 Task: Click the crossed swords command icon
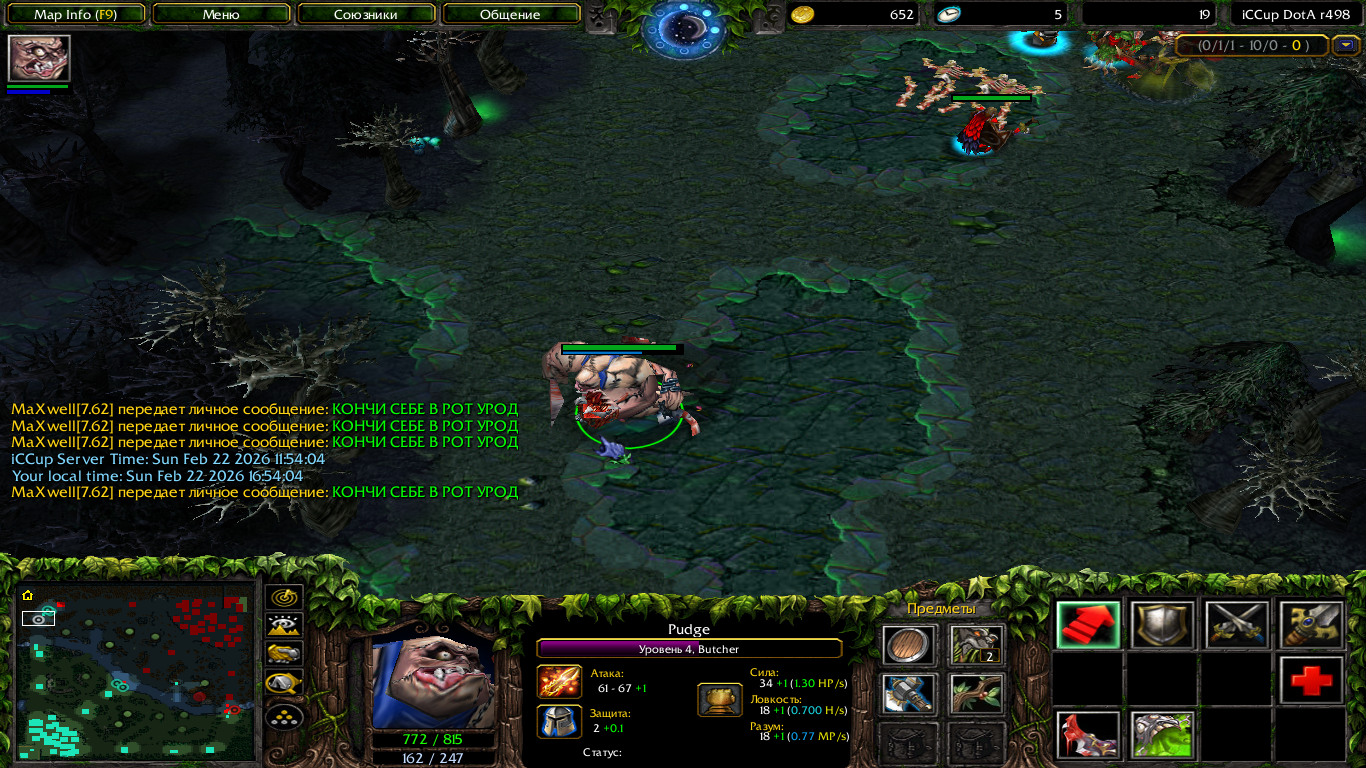coord(1237,625)
